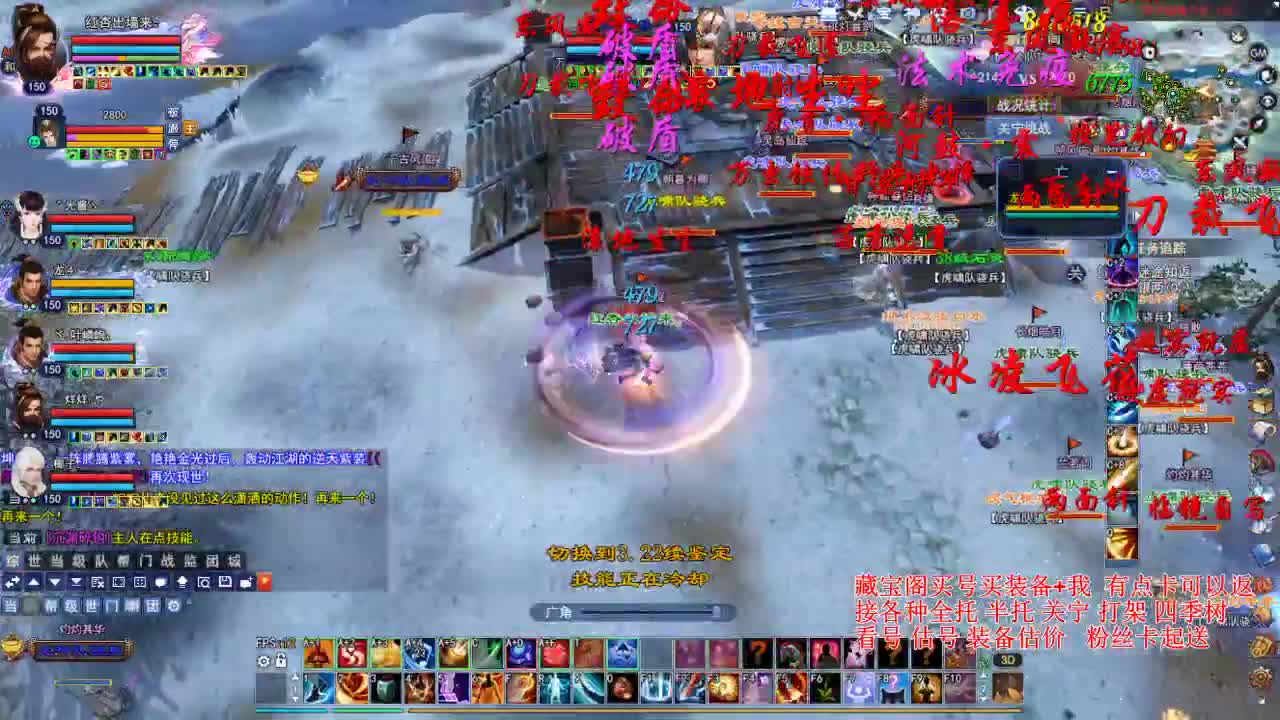Viewport: 1280px width, 720px height.
Task: Toggle the chat save/record icon
Action: point(226,582)
